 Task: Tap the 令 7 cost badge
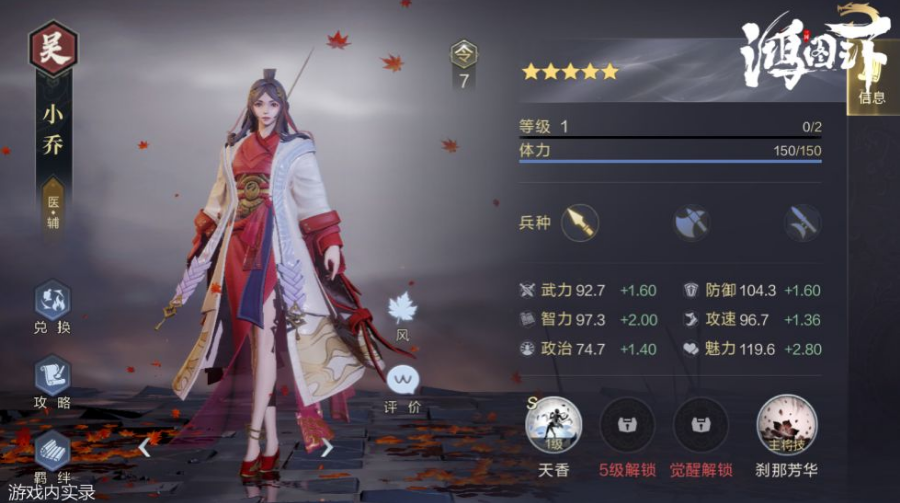(x=463, y=66)
